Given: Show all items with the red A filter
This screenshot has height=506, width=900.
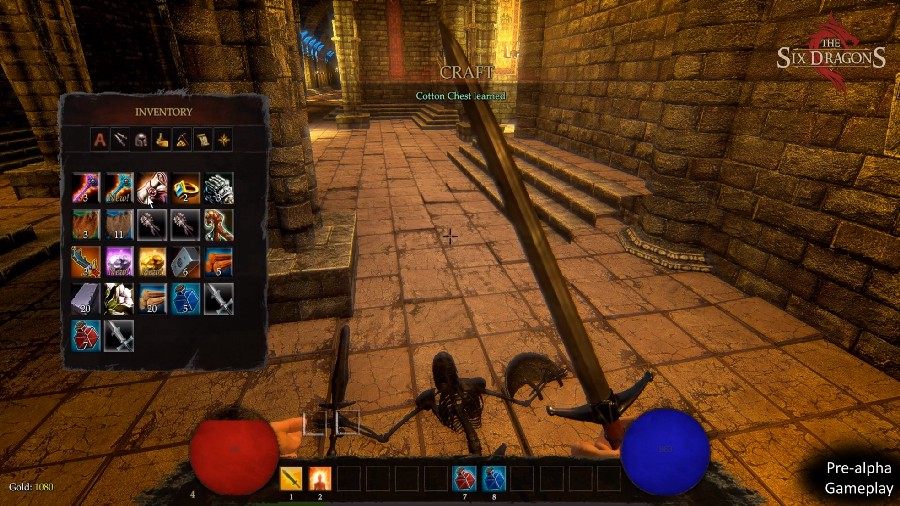Looking at the screenshot, I should click(100, 141).
